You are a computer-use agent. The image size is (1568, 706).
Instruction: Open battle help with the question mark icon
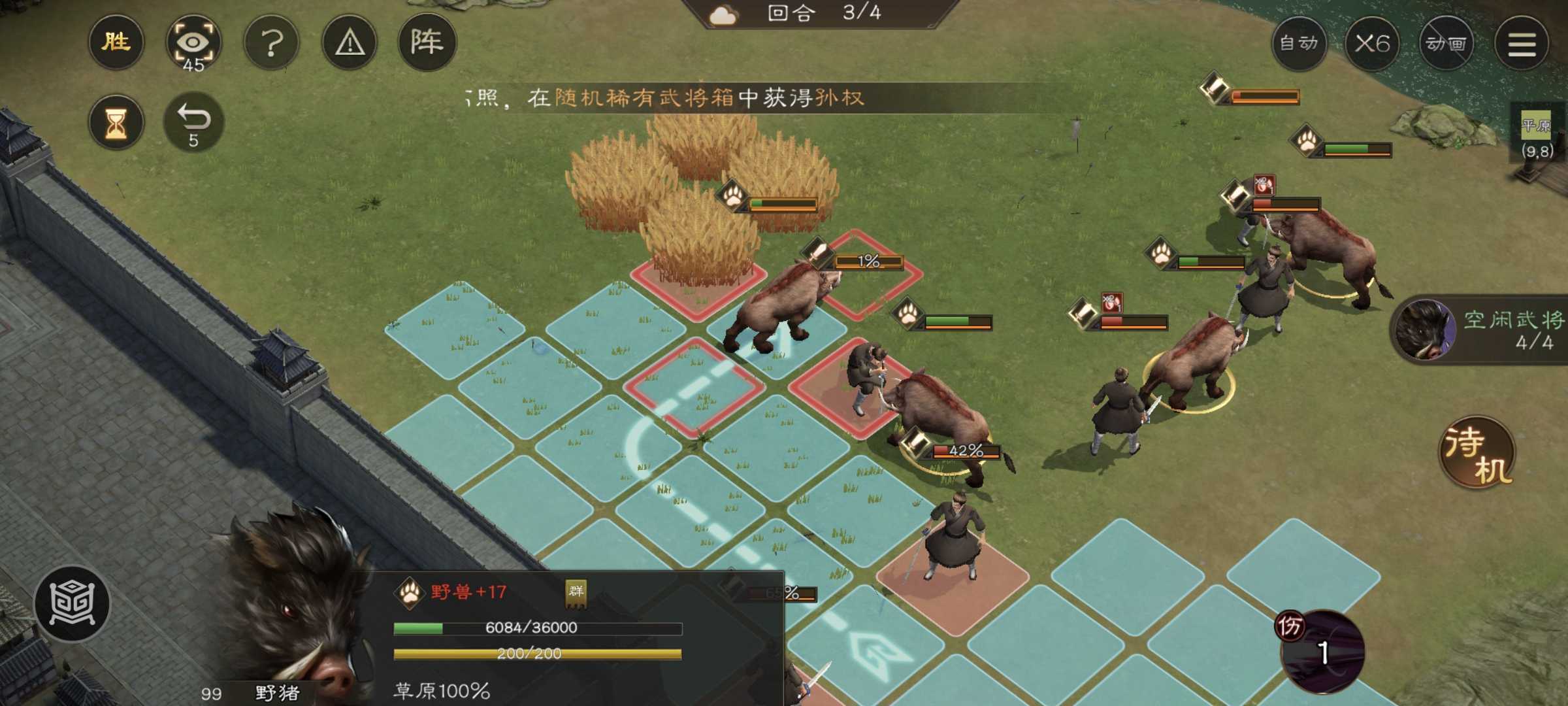pos(272,42)
